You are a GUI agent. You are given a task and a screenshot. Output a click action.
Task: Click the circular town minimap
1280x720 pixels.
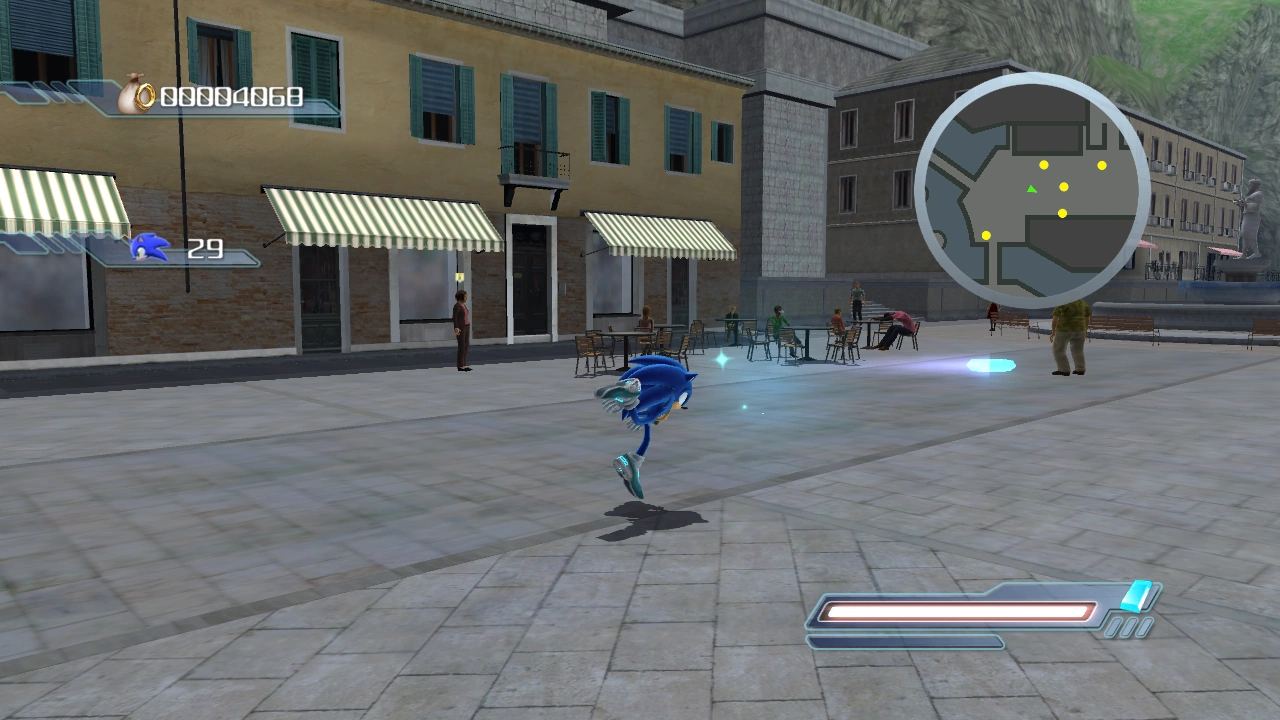coord(1032,191)
